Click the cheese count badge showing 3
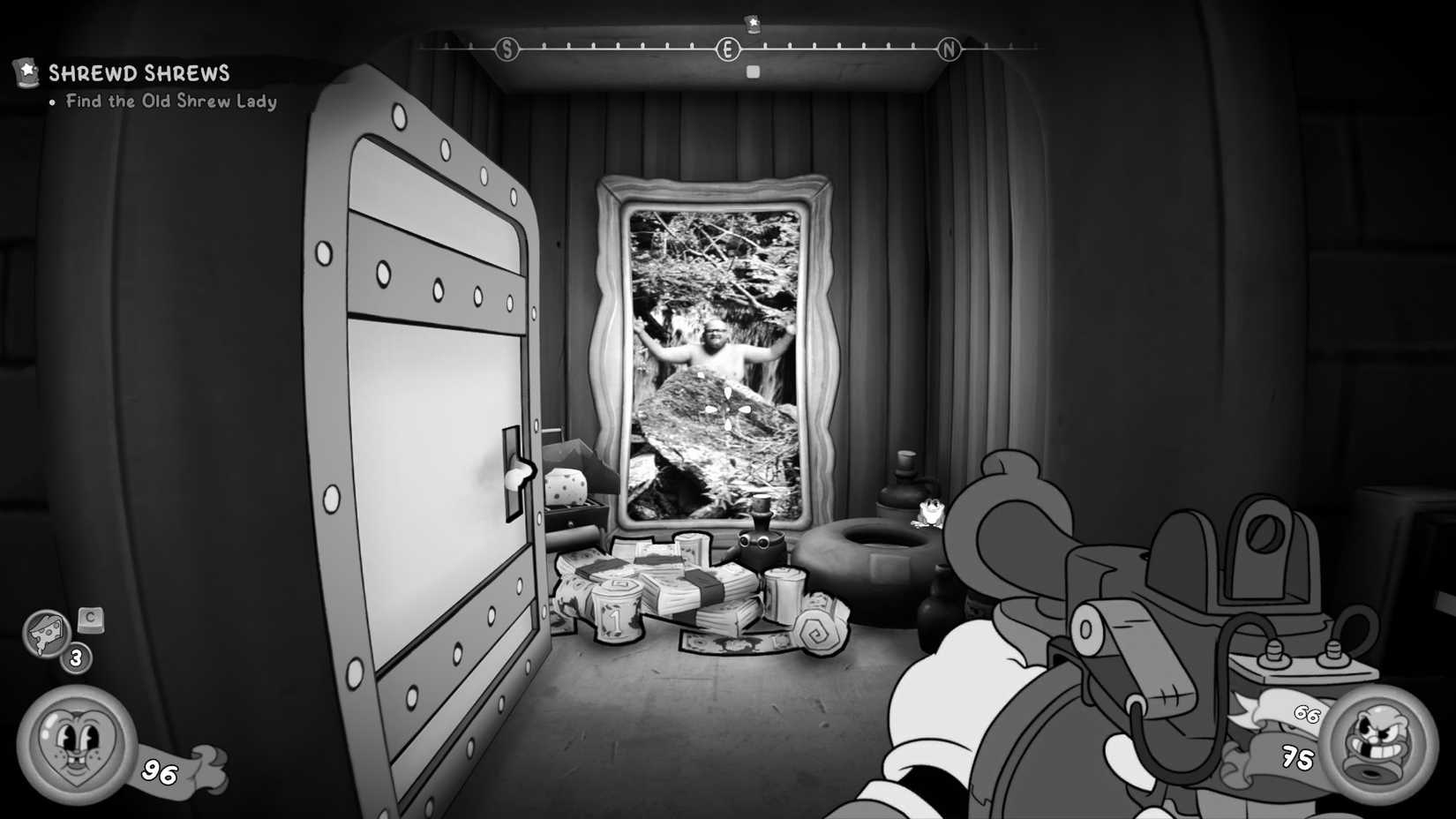This screenshot has height=819, width=1456. 75,657
